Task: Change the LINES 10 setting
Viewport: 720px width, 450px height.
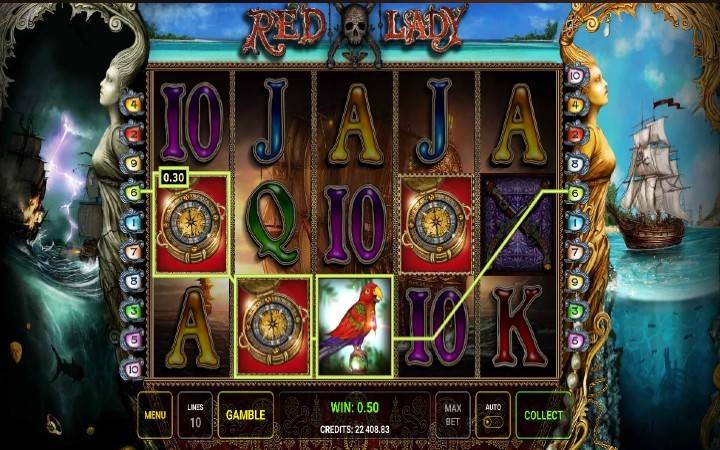Action: pos(195,415)
